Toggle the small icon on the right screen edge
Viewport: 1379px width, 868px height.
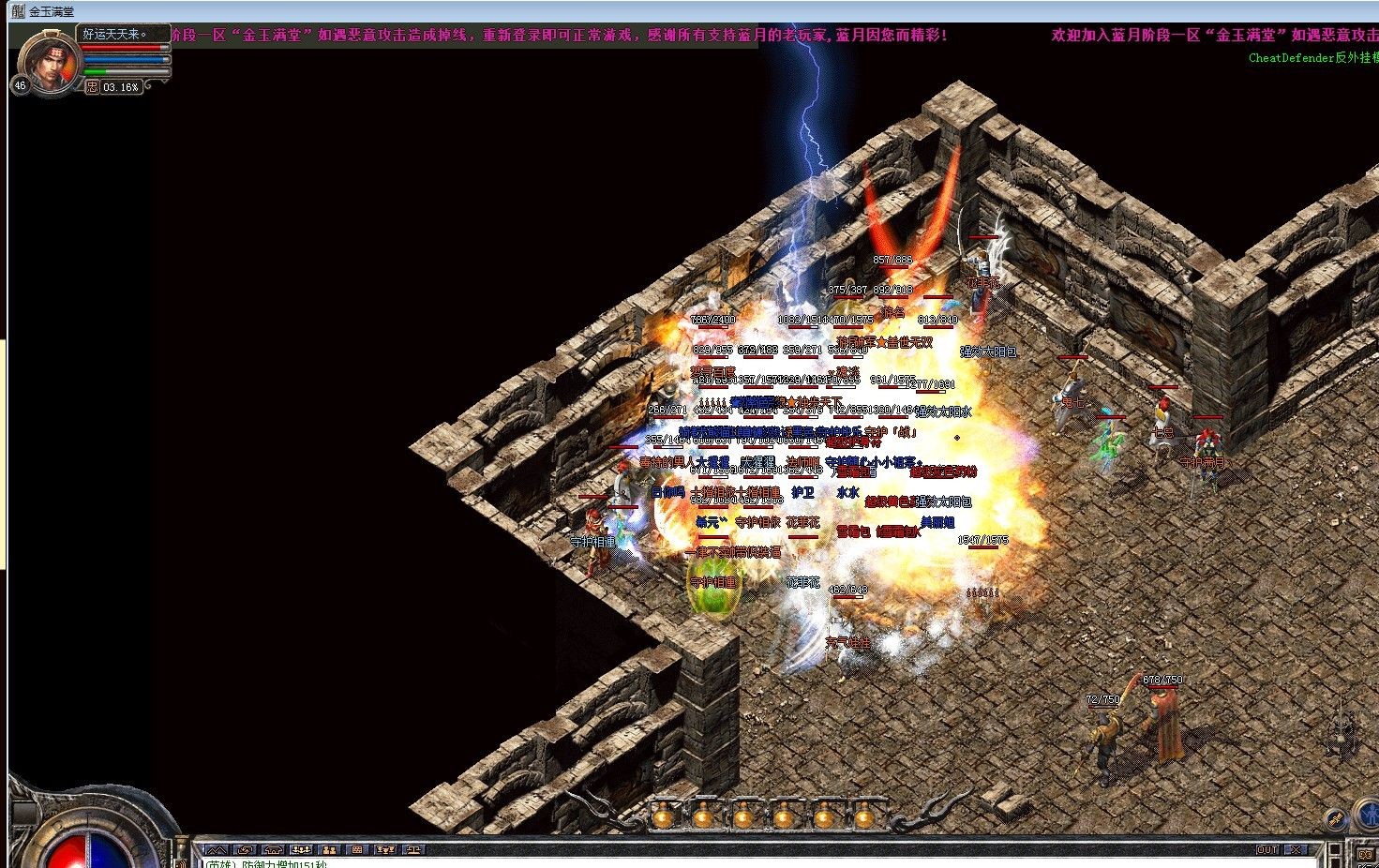[x=1363, y=852]
